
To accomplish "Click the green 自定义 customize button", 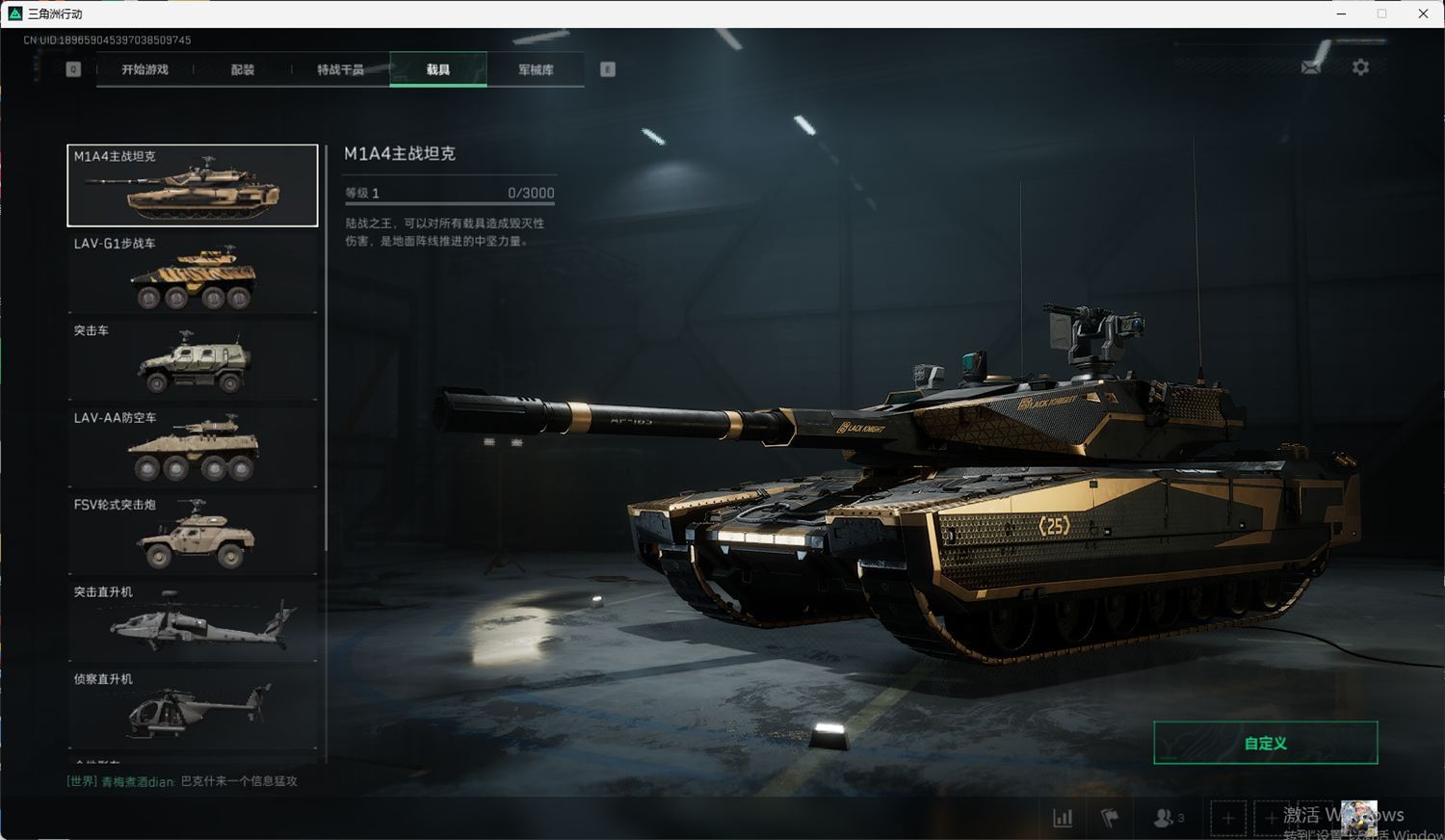I will coord(1265,743).
